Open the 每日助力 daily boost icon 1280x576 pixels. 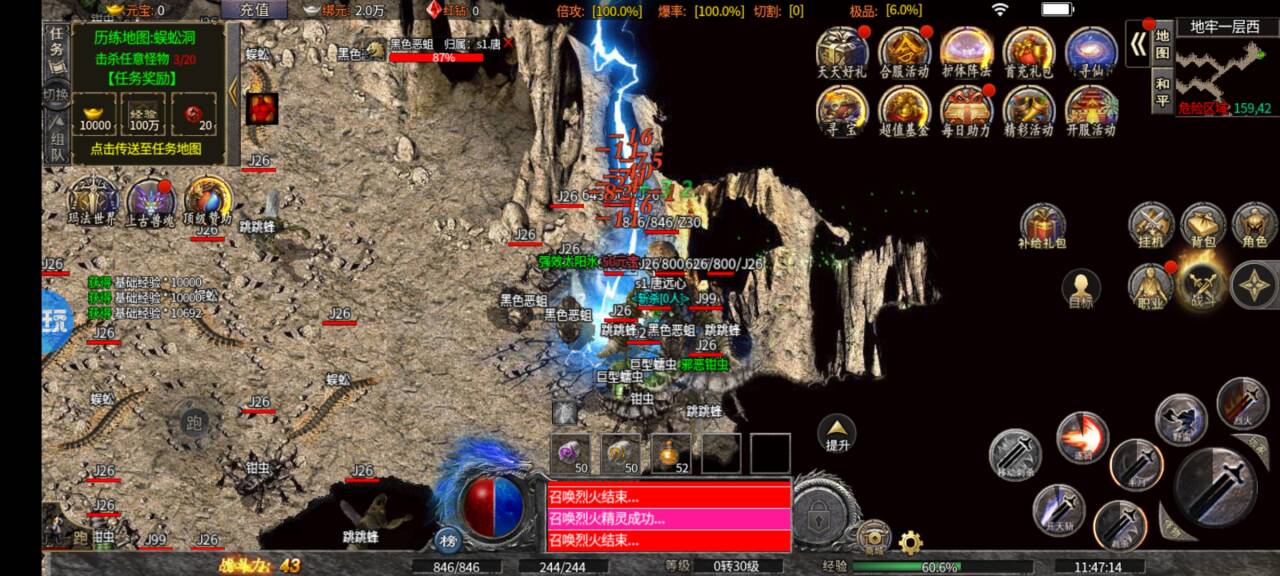(966, 111)
